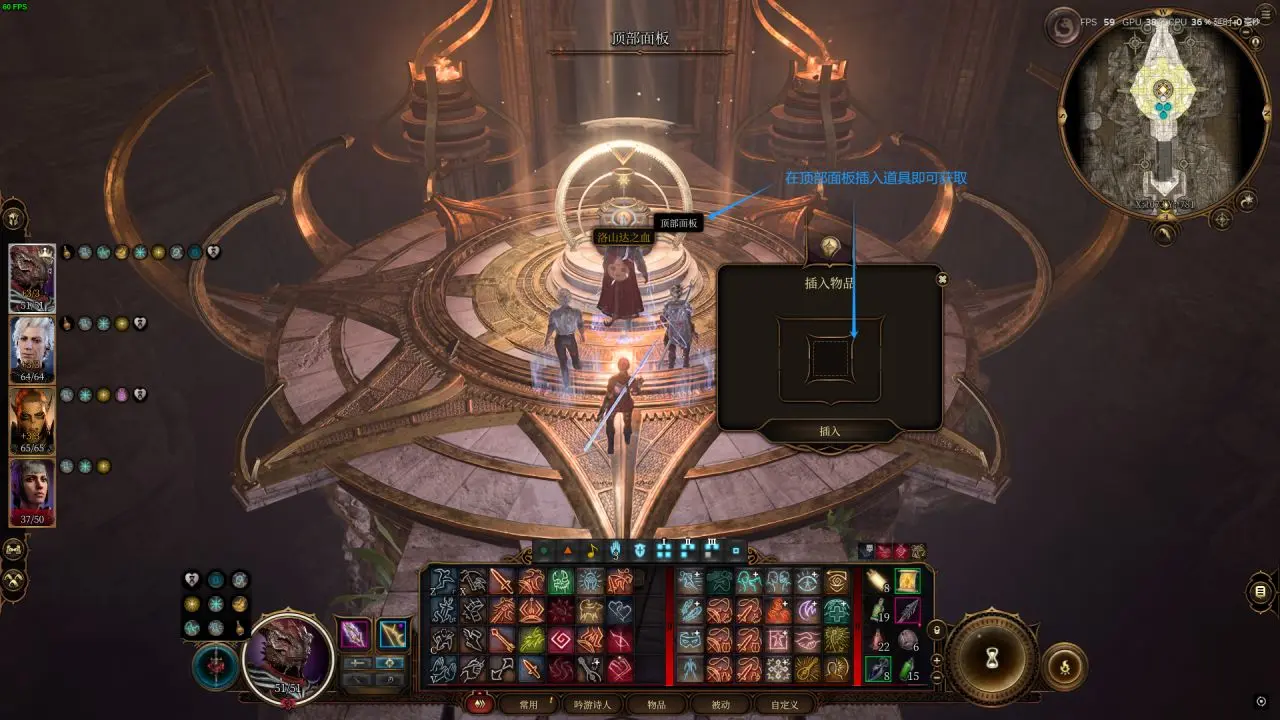The width and height of the screenshot is (1280, 720).
Task: Click the hourglass end turn button
Action: tap(993, 659)
